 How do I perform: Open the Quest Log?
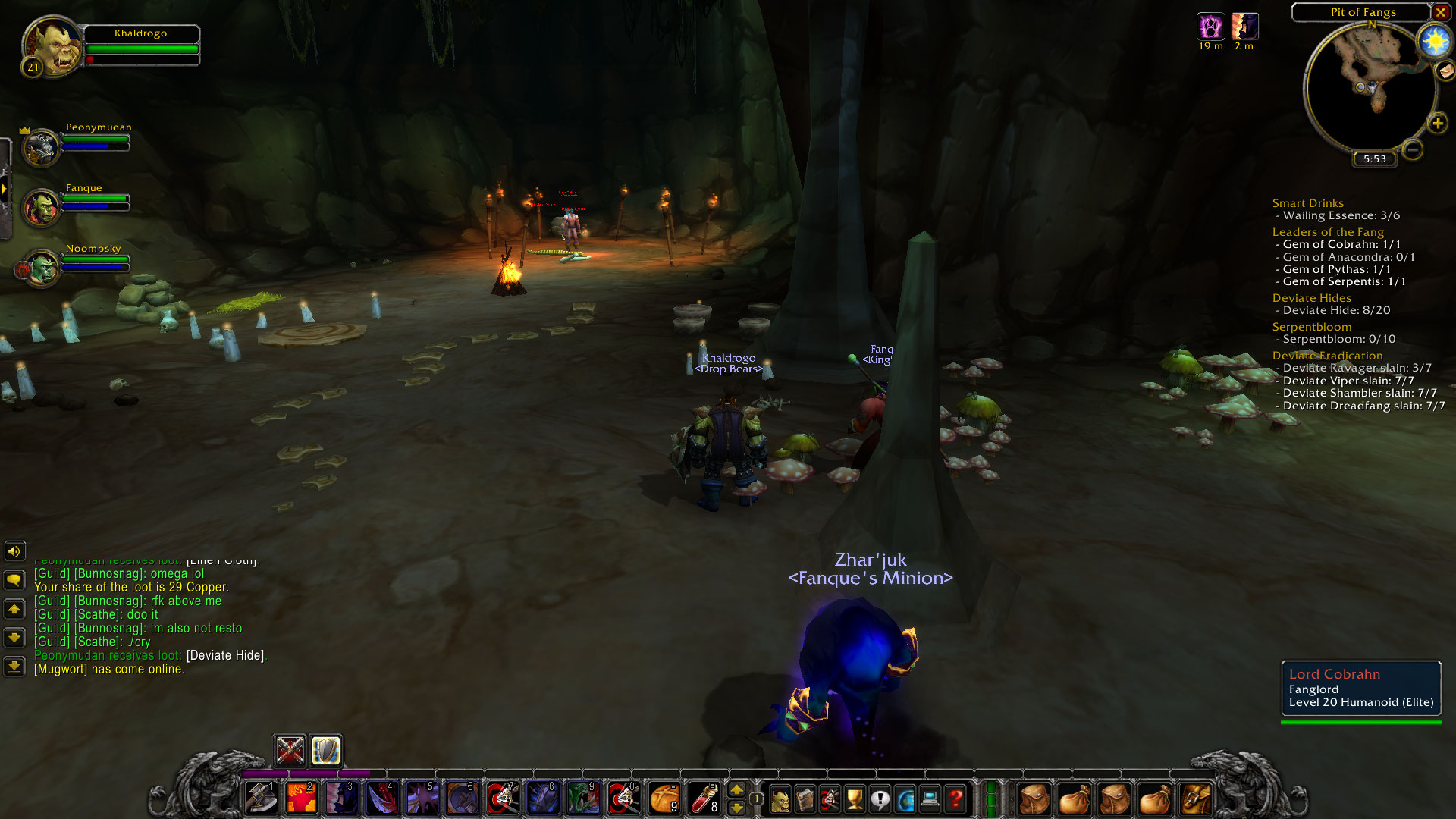879,799
